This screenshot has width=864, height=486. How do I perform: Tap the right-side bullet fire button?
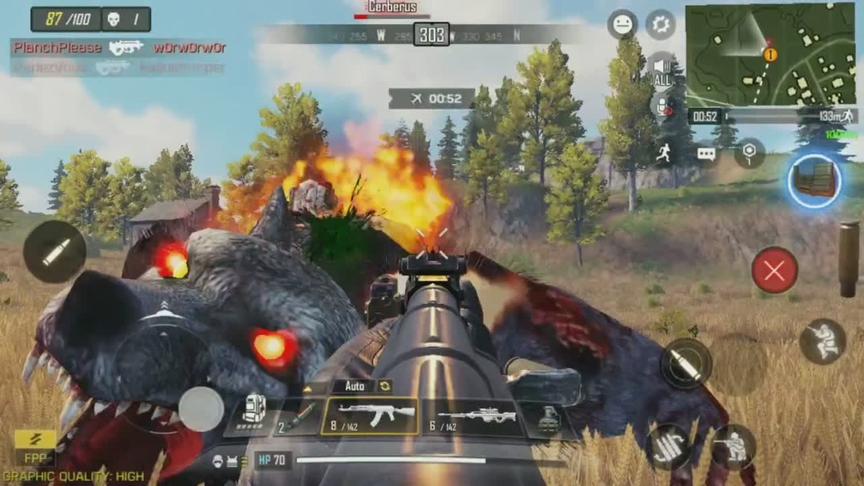(x=686, y=364)
